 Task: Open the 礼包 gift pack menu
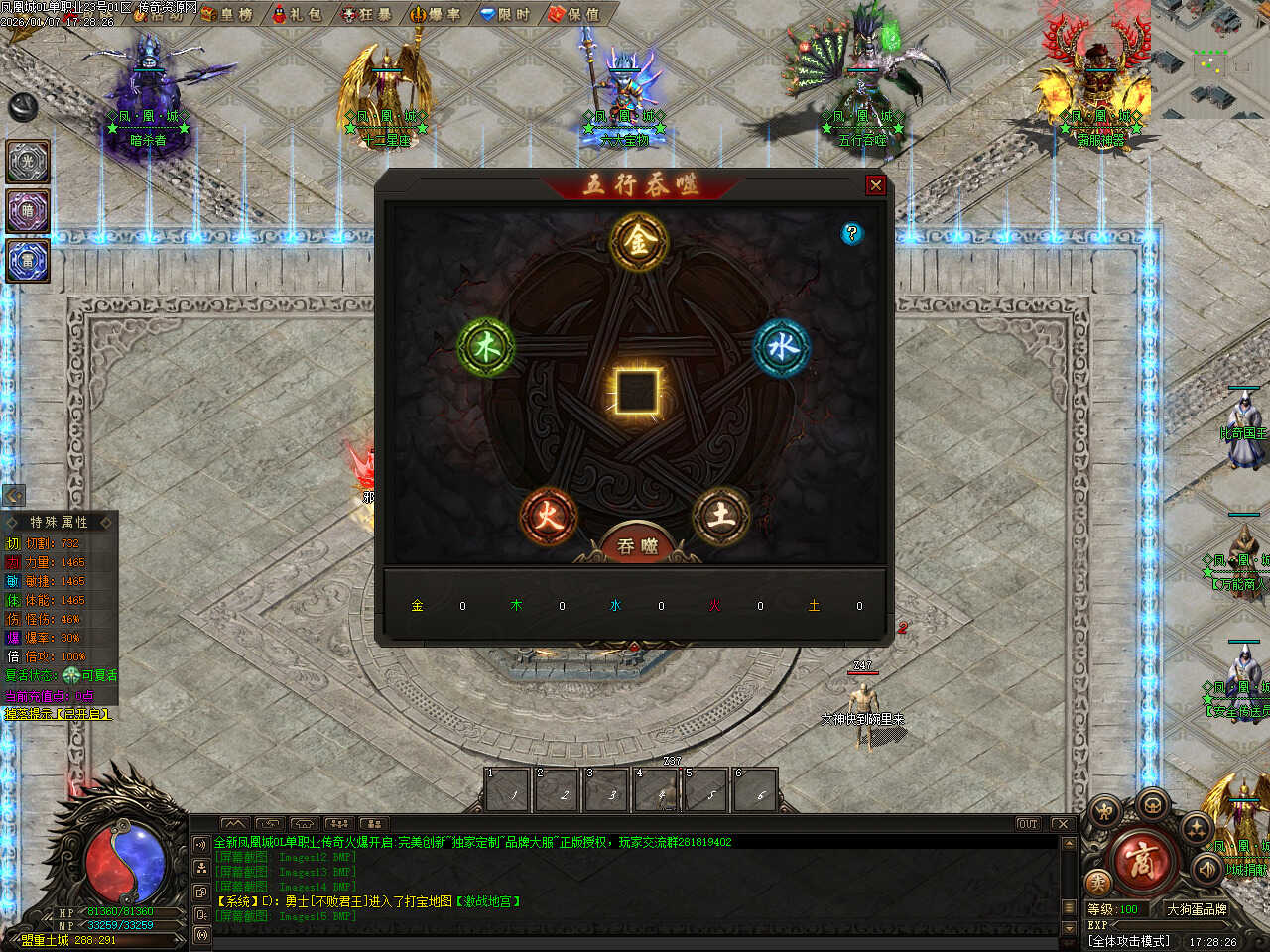click(297, 14)
